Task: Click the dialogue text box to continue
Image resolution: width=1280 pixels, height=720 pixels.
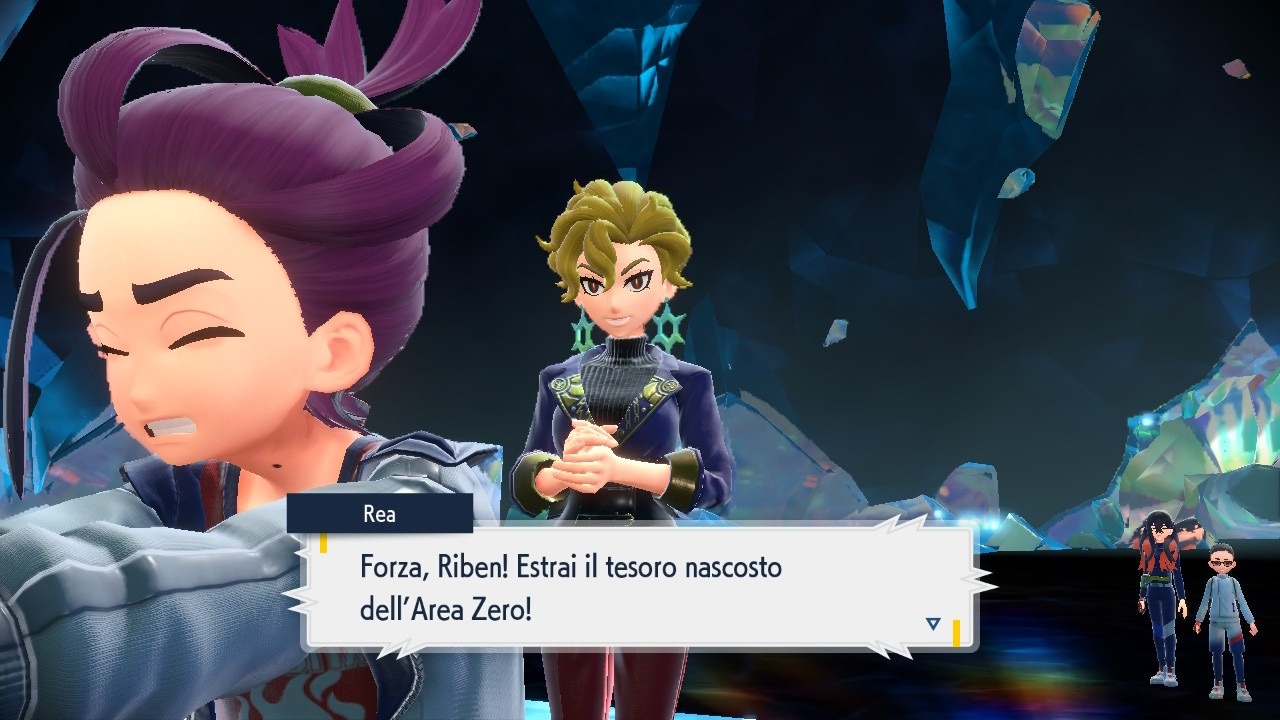Action: 620,585
